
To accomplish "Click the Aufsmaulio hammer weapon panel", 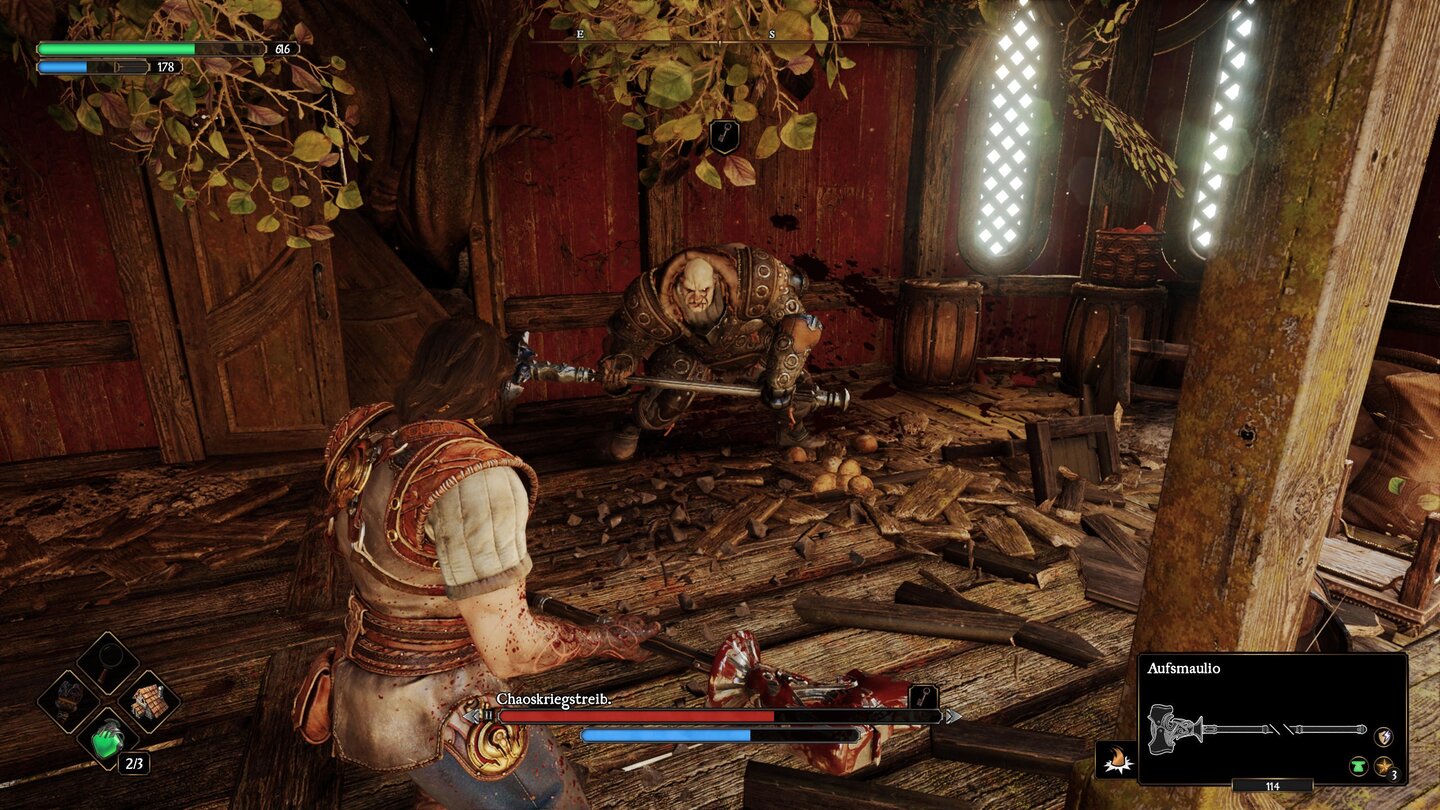I will (x=1272, y=718).
